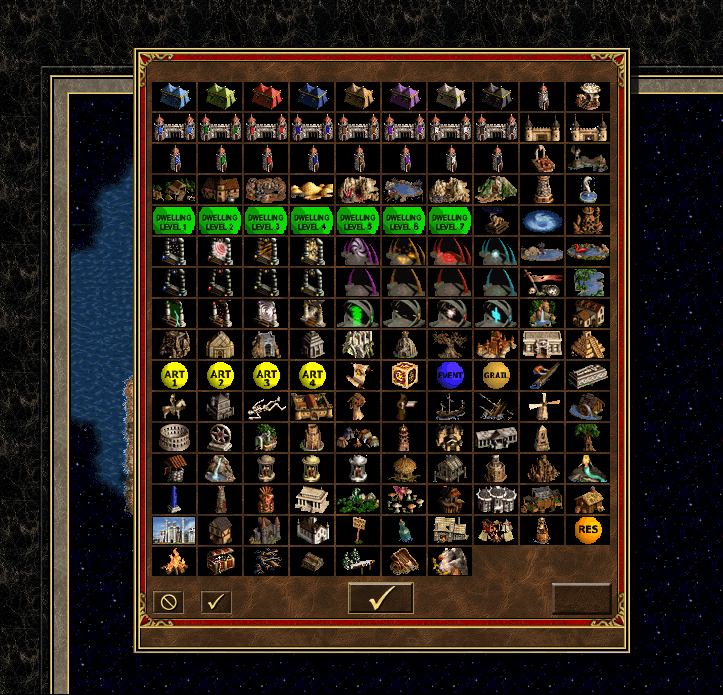The width and height of the screenshot is (723, 695).
Task: Select the windmill object tile
Action: (x=542, y=406)
